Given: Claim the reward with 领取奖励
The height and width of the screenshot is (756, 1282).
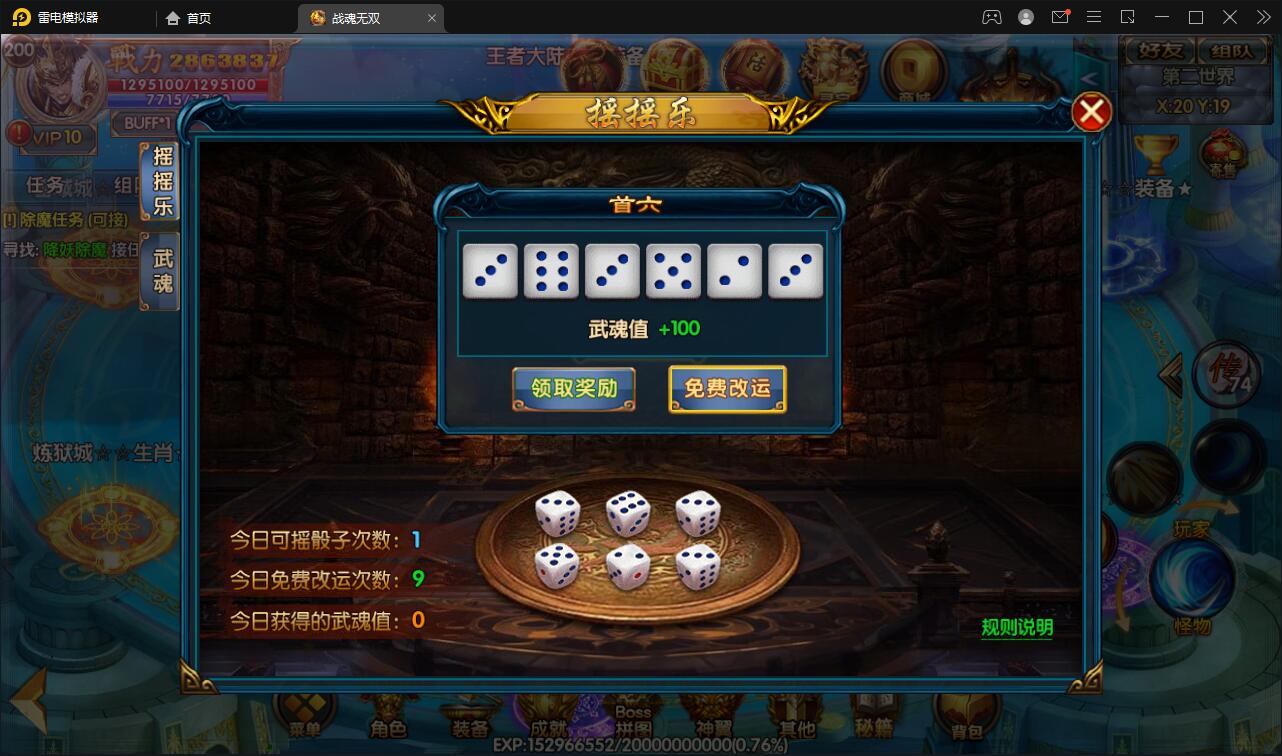Looking at the screenshot, I should click(x=573, y=389).
